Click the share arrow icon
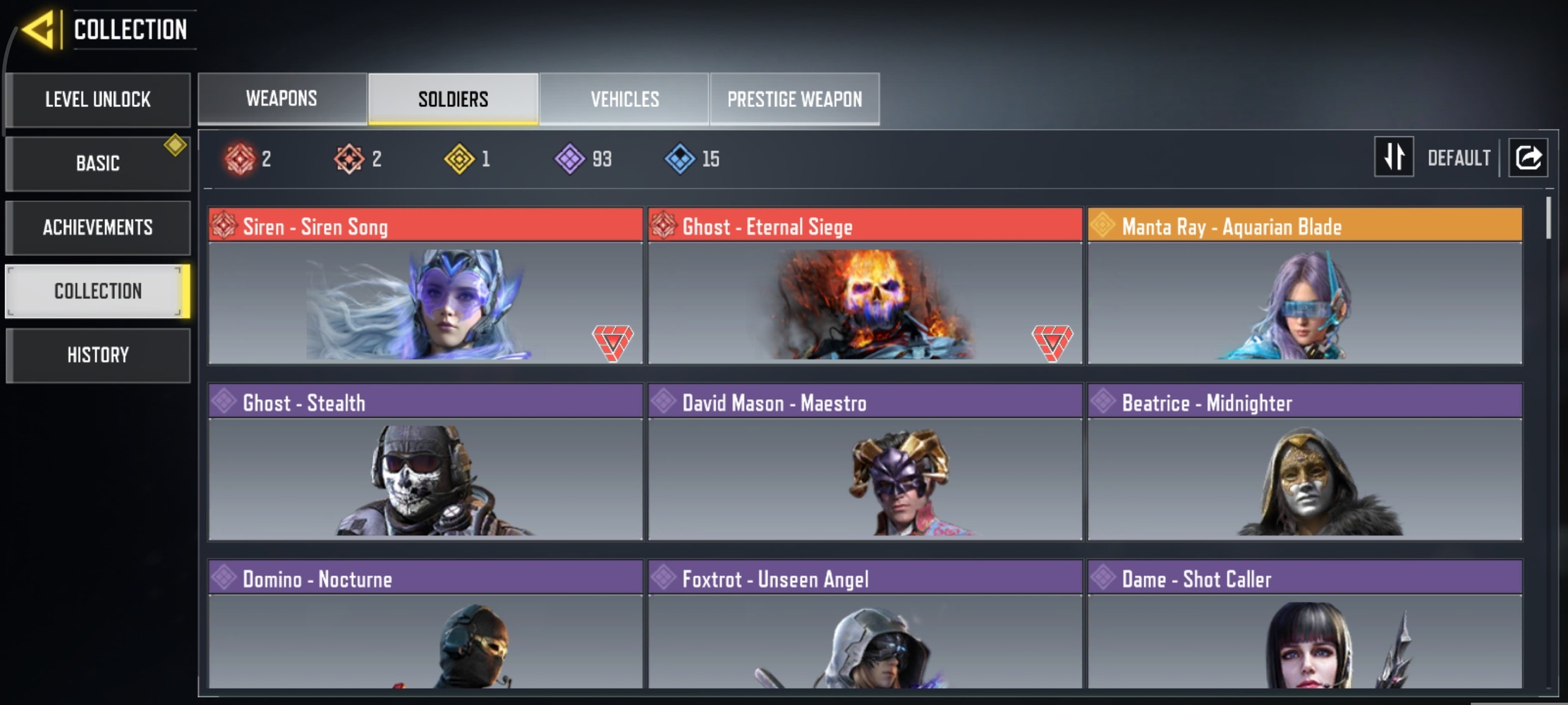1568x705 pixels. tap(1528, 157)
